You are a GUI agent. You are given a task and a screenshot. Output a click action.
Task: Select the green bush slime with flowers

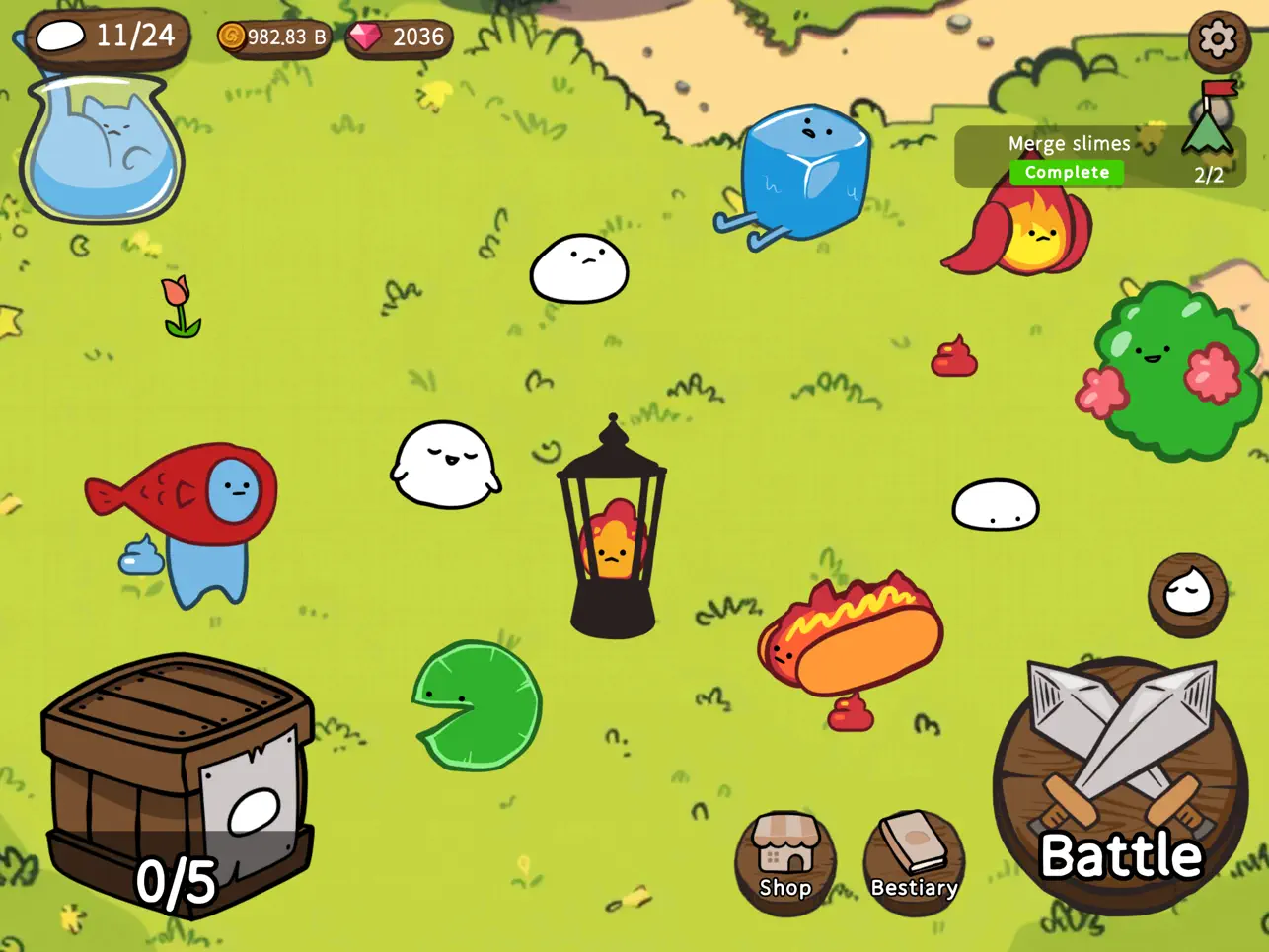pyautogui.click(x=1169, y=360)
